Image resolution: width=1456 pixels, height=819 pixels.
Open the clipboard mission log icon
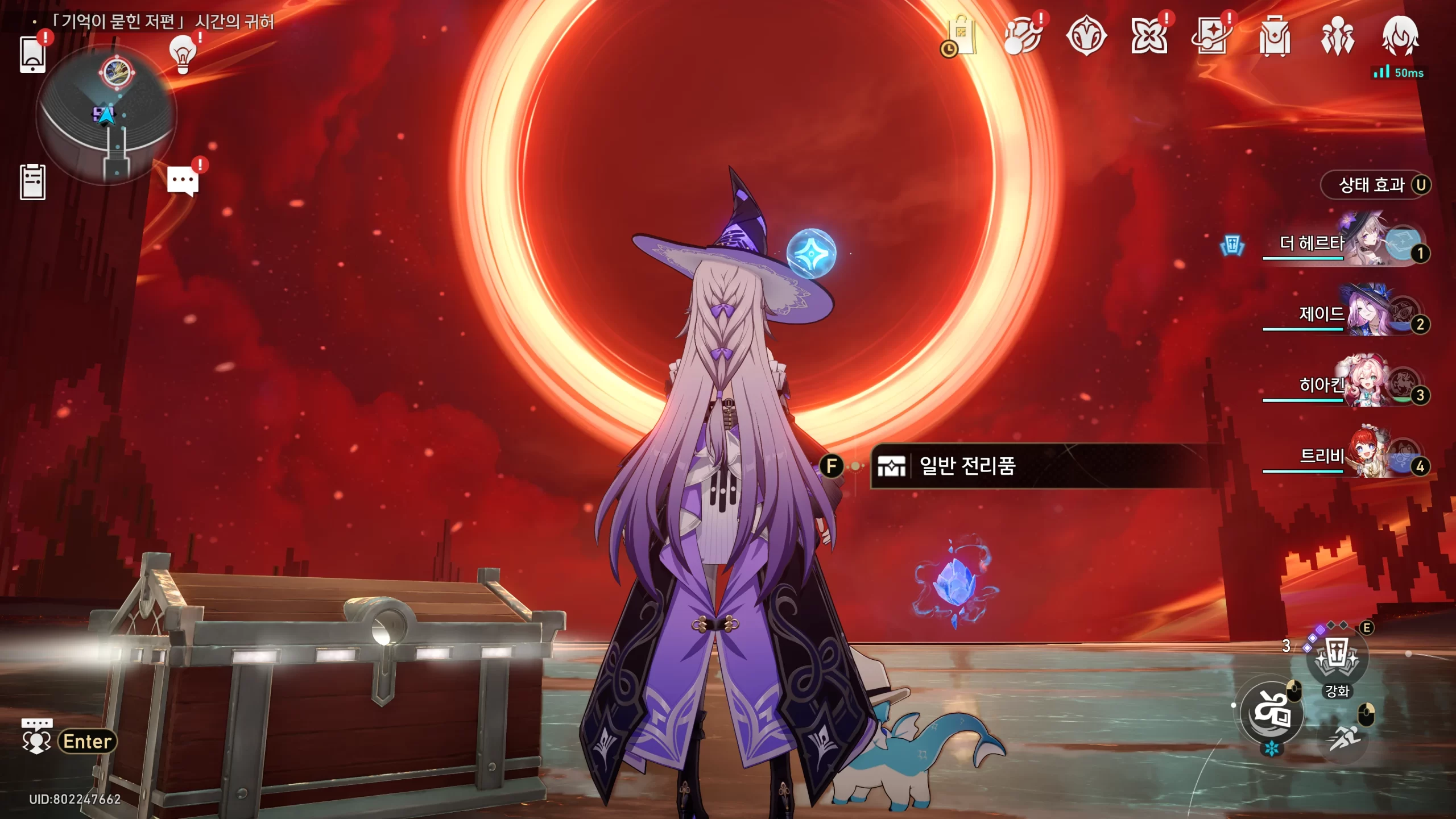coord(32,183)
